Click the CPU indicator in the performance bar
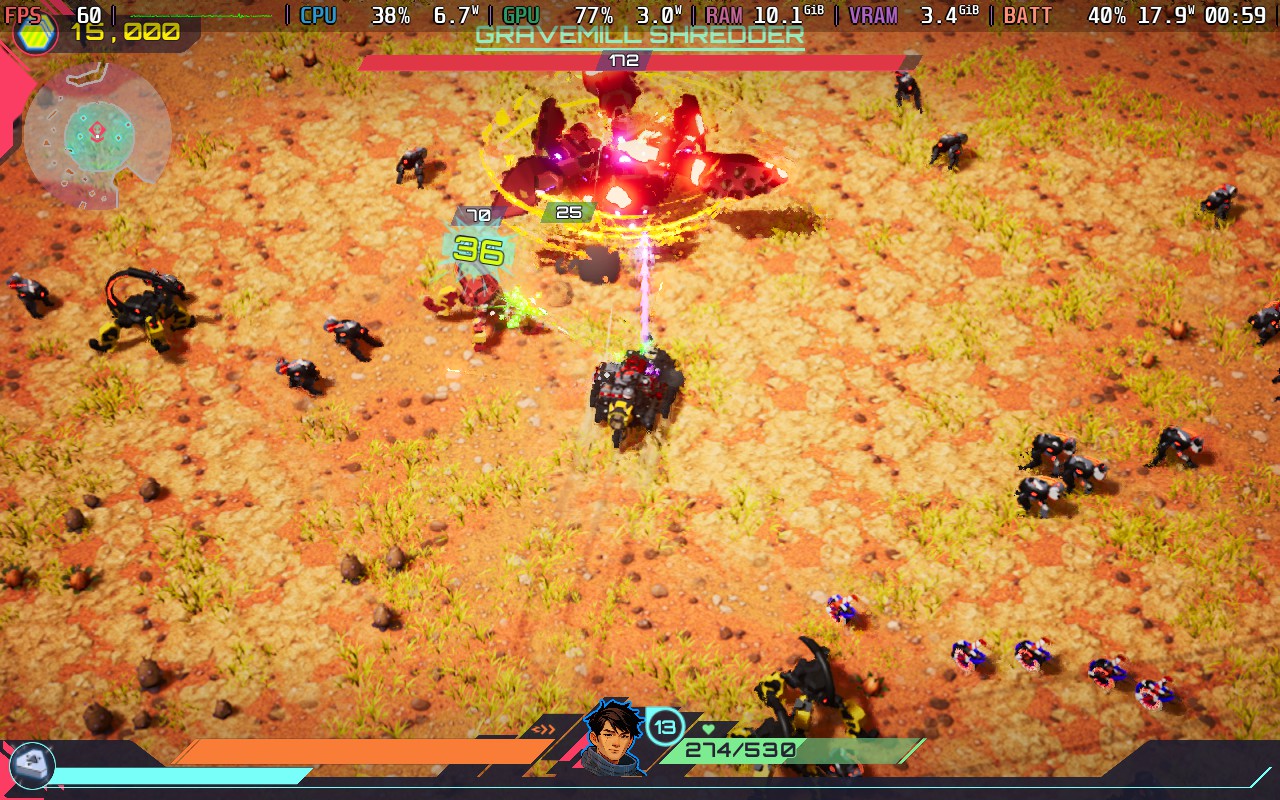Viewport: 1280px width, 800px height. (318, 15)
